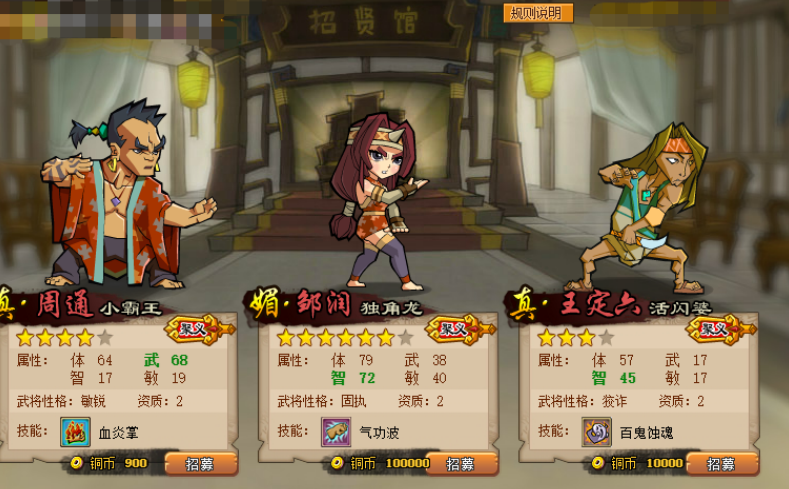Screen dimensions: 789x489
Task: Click 聚义 badge on 邹润's card
Action: click(454, 328)
